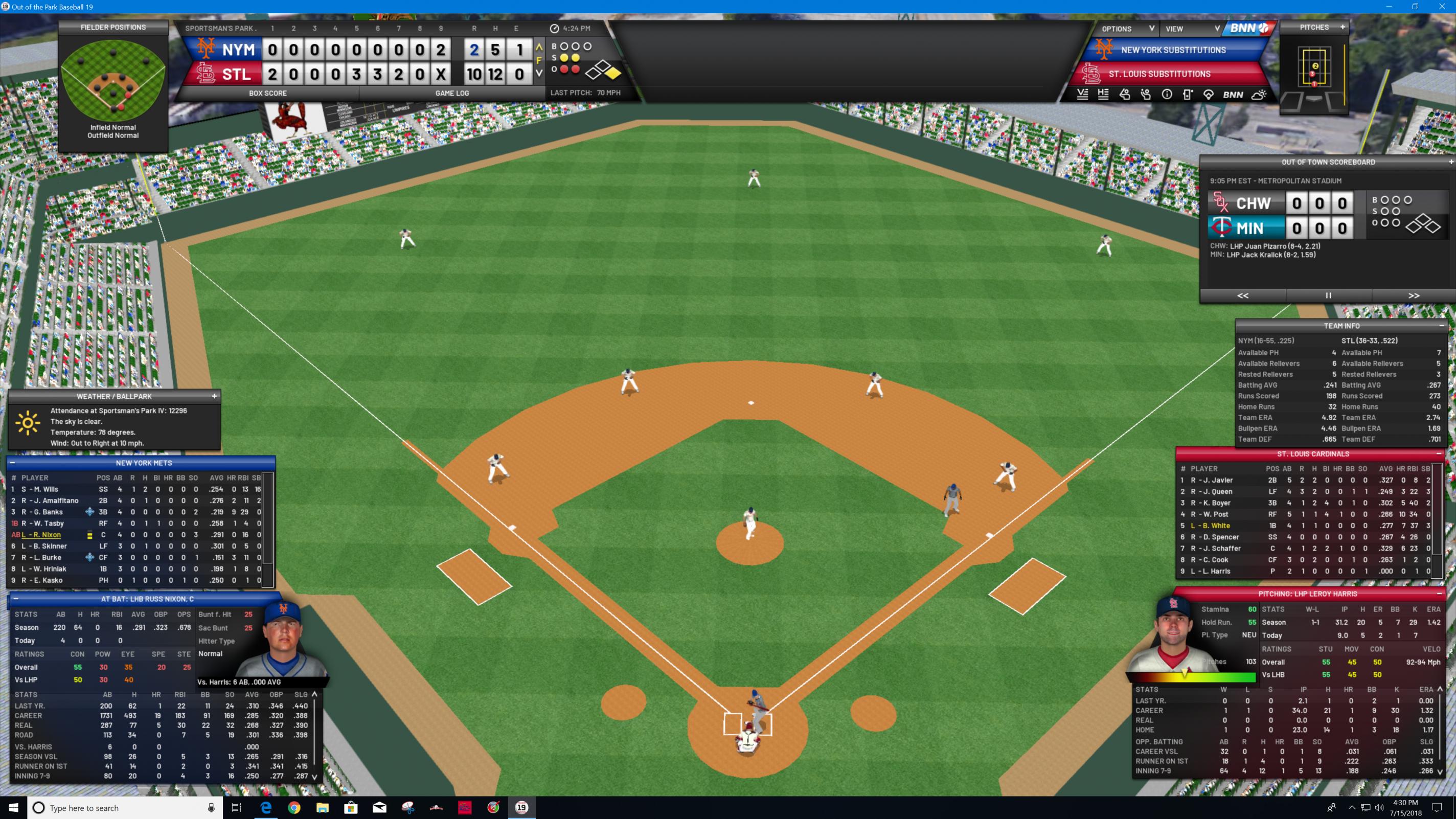The height and width of the screenshot is (819, 1456).
Task: Show next out of town score
Action: click(x=1414, y=295)
